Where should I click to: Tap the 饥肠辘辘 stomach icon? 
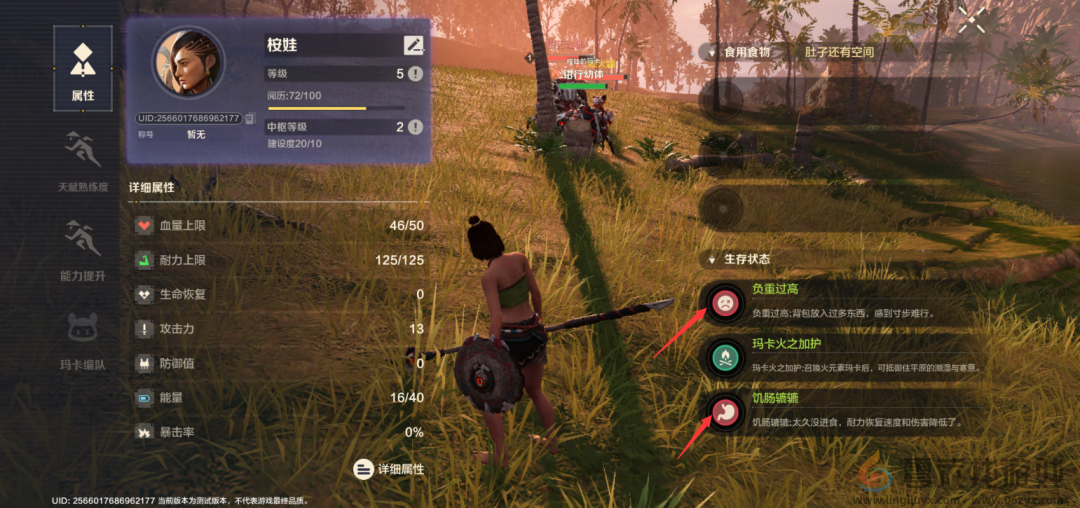coord(722,409)
